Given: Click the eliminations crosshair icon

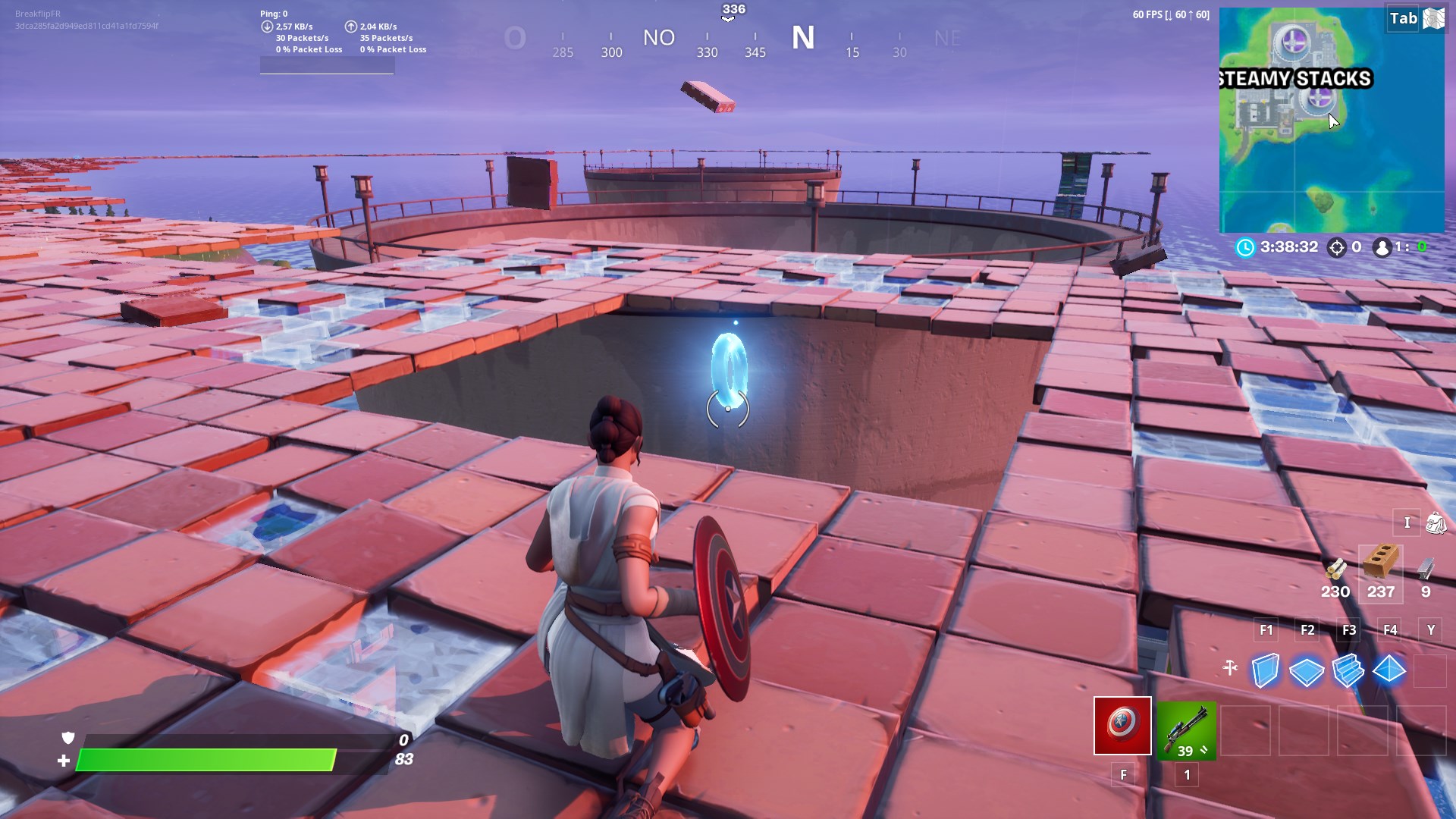Looking at the screenshot, I should [1335, 246].
